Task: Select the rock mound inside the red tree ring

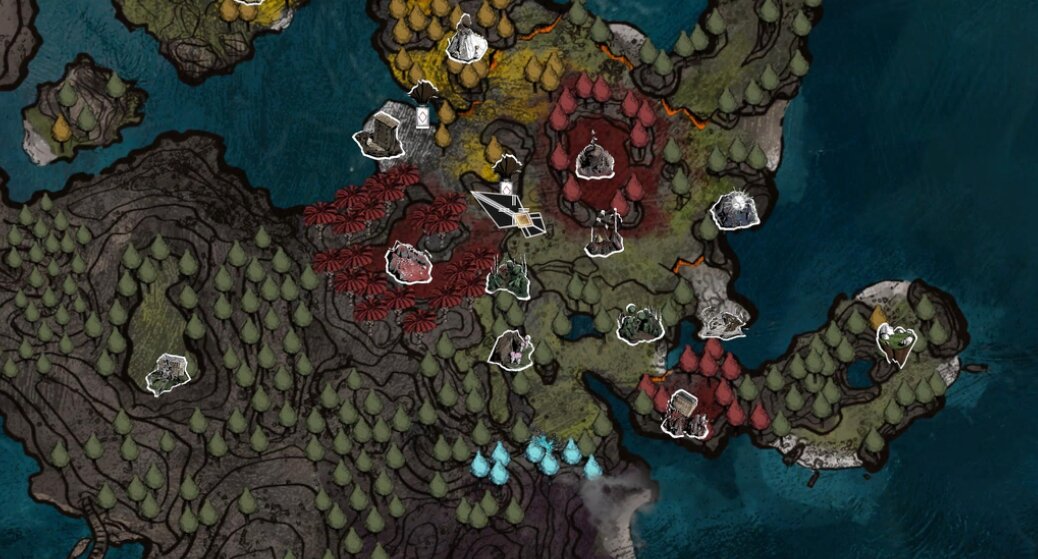Action: [596, 160]
